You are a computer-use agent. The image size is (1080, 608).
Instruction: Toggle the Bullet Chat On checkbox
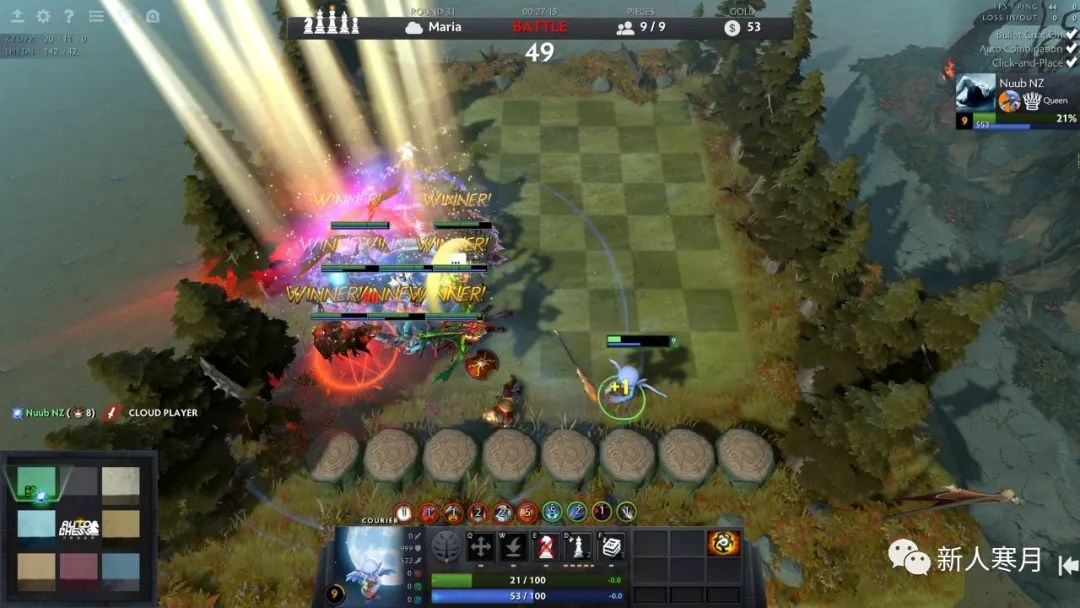click(x=1071, y=34)
